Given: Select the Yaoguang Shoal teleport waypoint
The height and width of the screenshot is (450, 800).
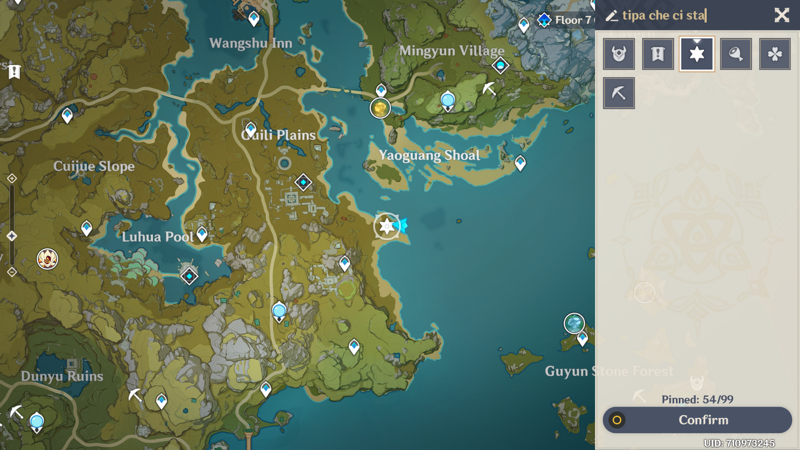Looking at the screenshot, I should coord(520,163).
